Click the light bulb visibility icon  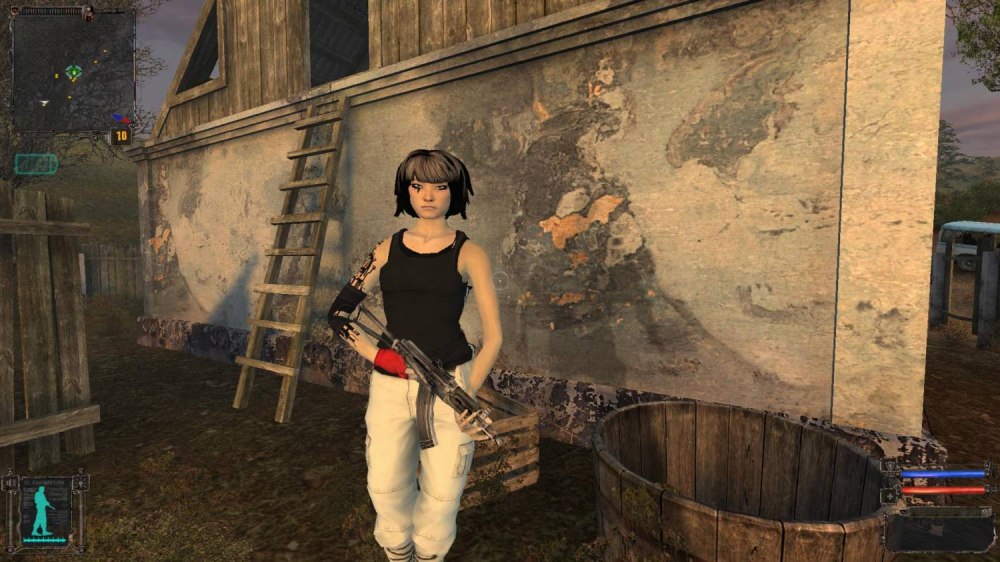coord(80,485)
